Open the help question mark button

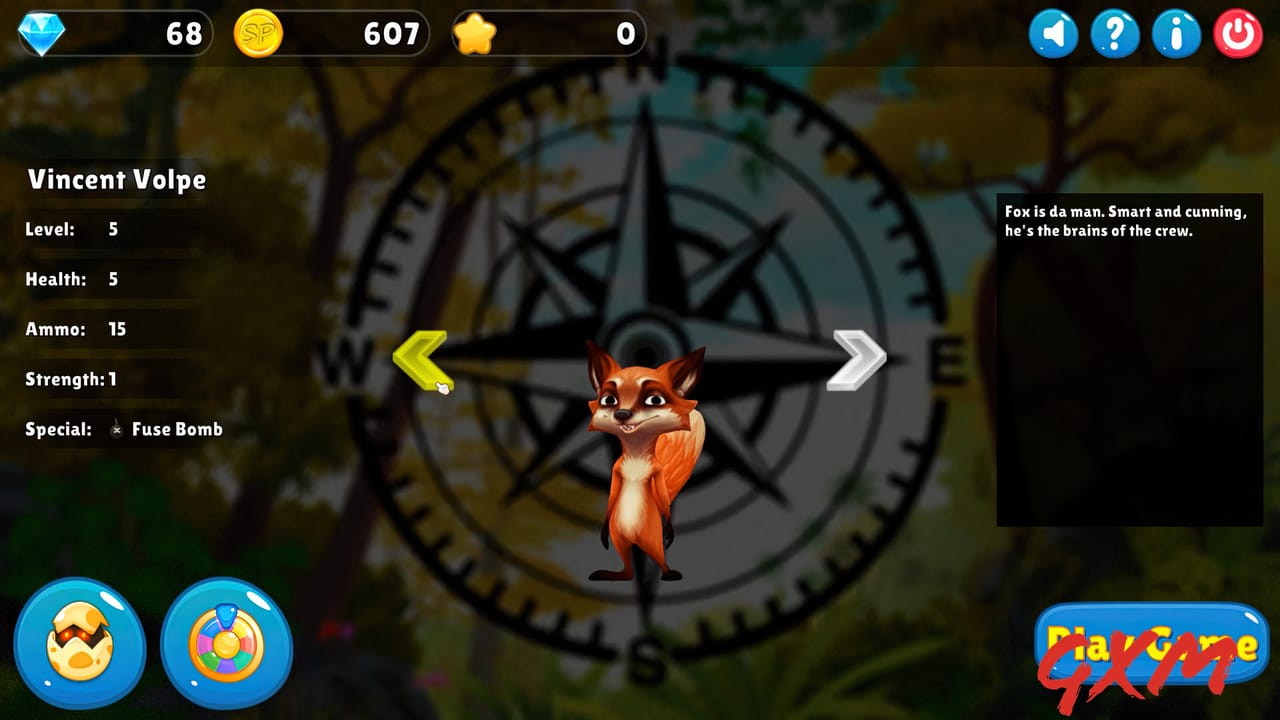pos(1114,33)
